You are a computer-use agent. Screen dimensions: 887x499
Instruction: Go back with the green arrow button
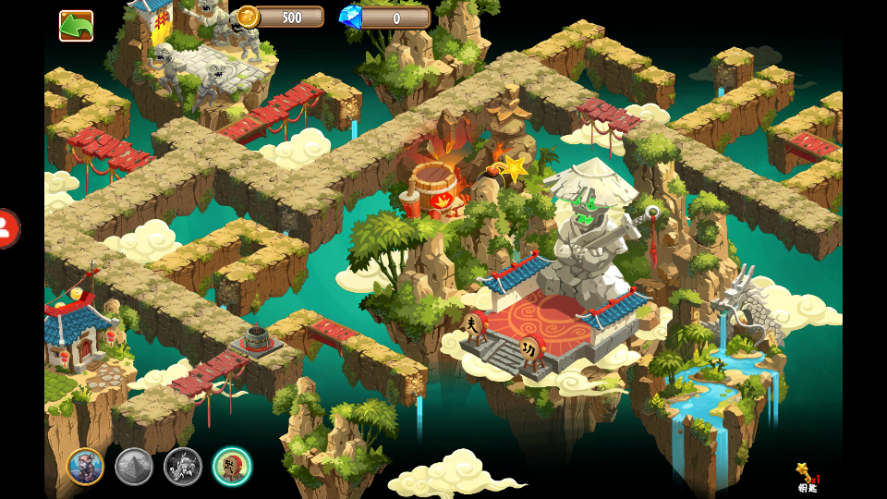pyautogui.click(x=76, y=25)
